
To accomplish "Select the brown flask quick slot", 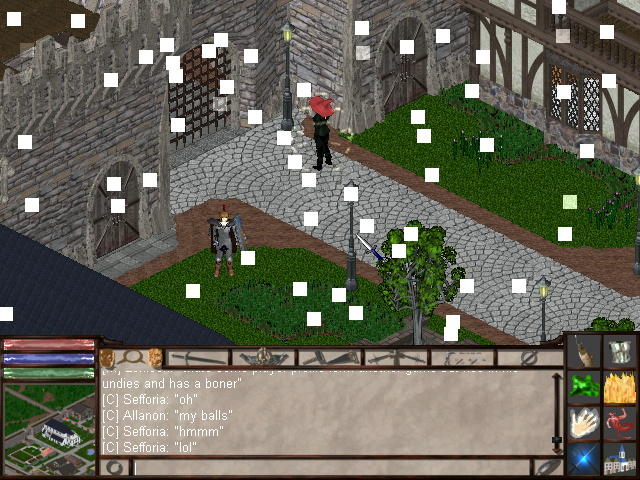I will (x=585, y=352).
